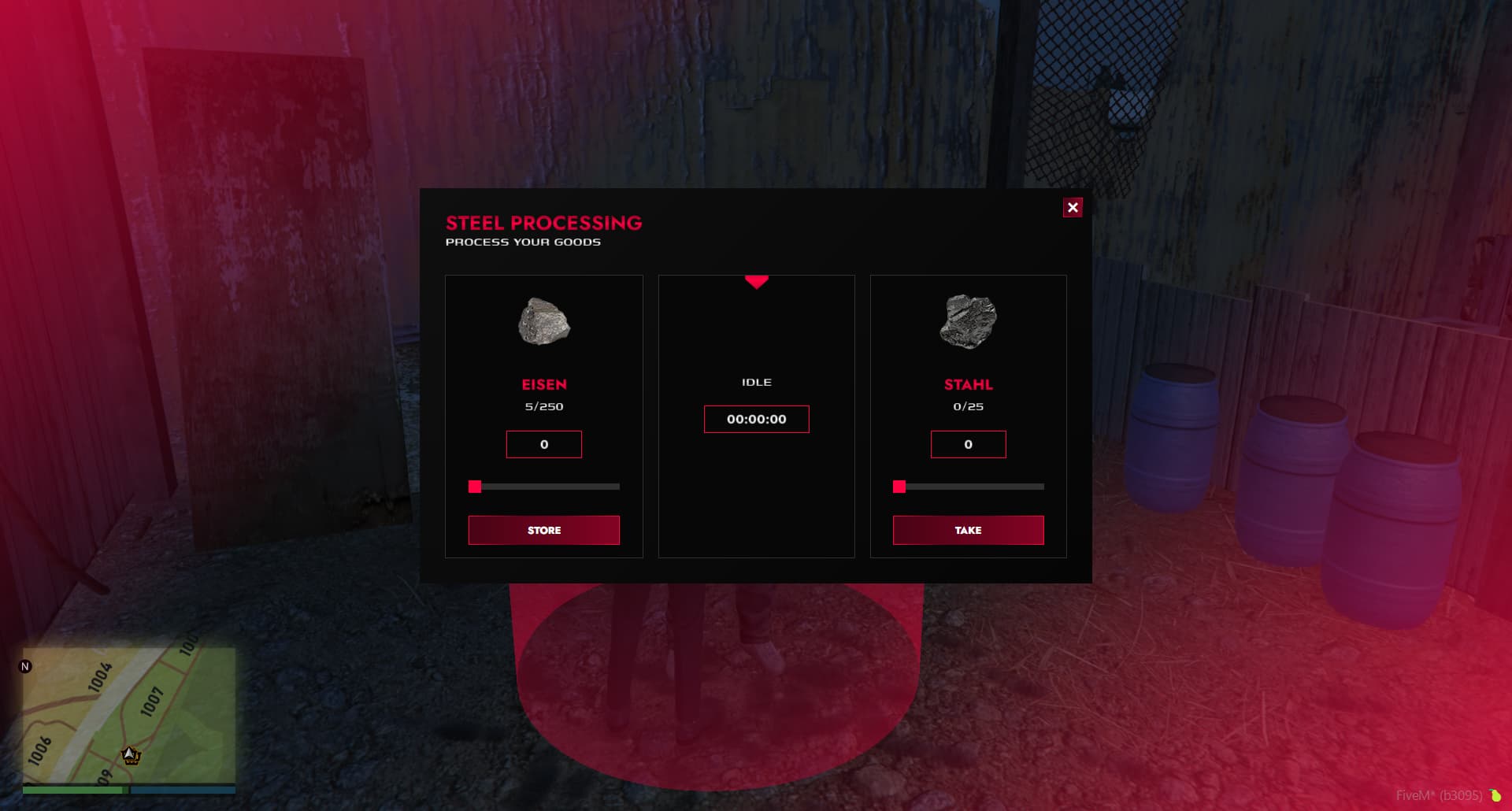
Task: Select the Stahl steel icon
Action: pyautogui.click(x=968, y=321)
